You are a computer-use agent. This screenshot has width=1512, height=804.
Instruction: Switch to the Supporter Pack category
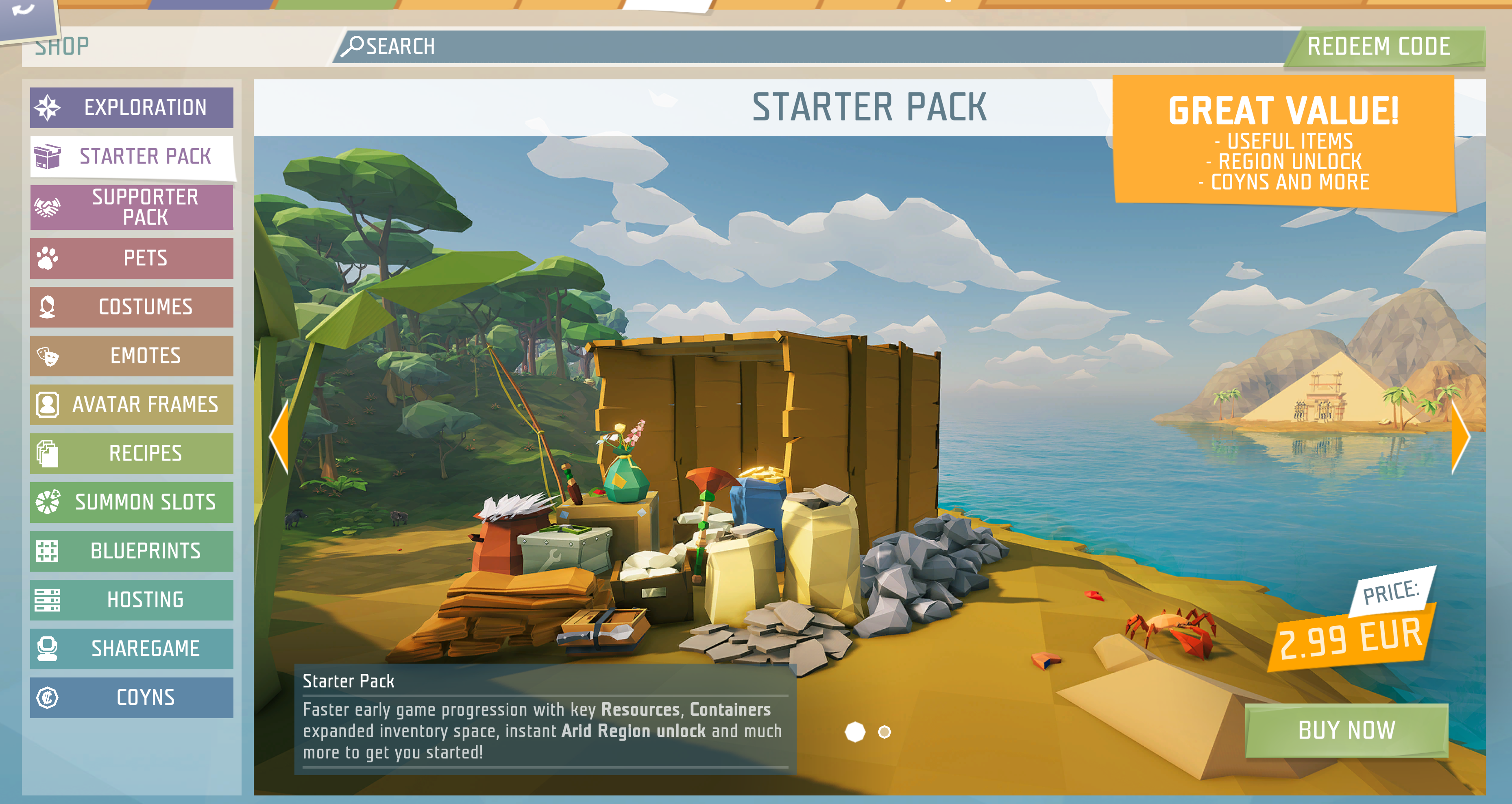click(x=131, y=207)
